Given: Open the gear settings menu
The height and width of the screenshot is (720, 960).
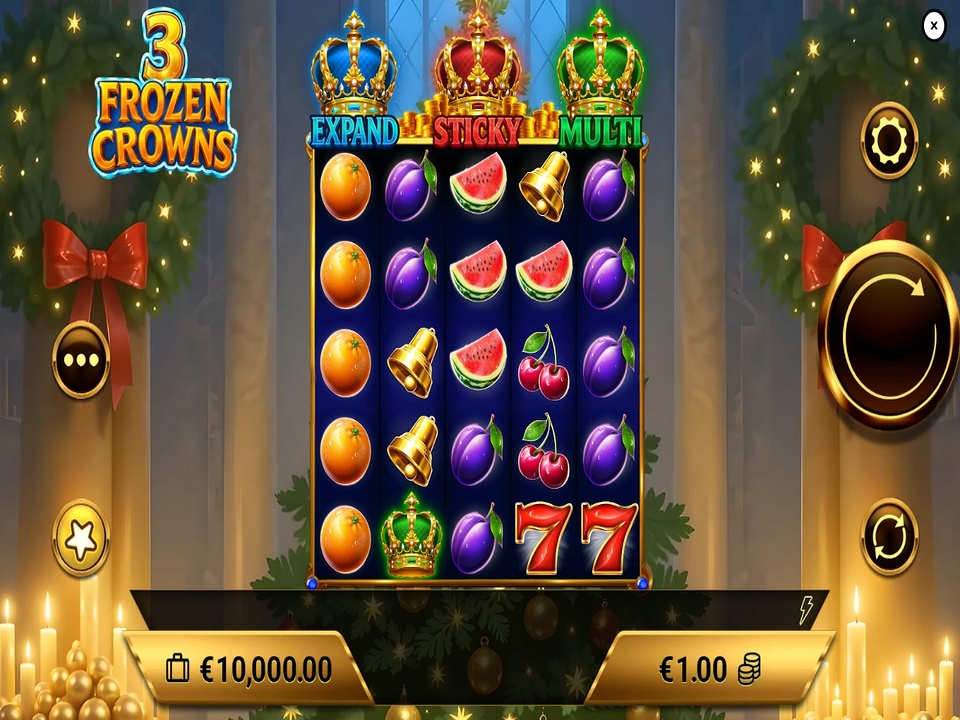Looking at the screenshot, I should [888, 141].
